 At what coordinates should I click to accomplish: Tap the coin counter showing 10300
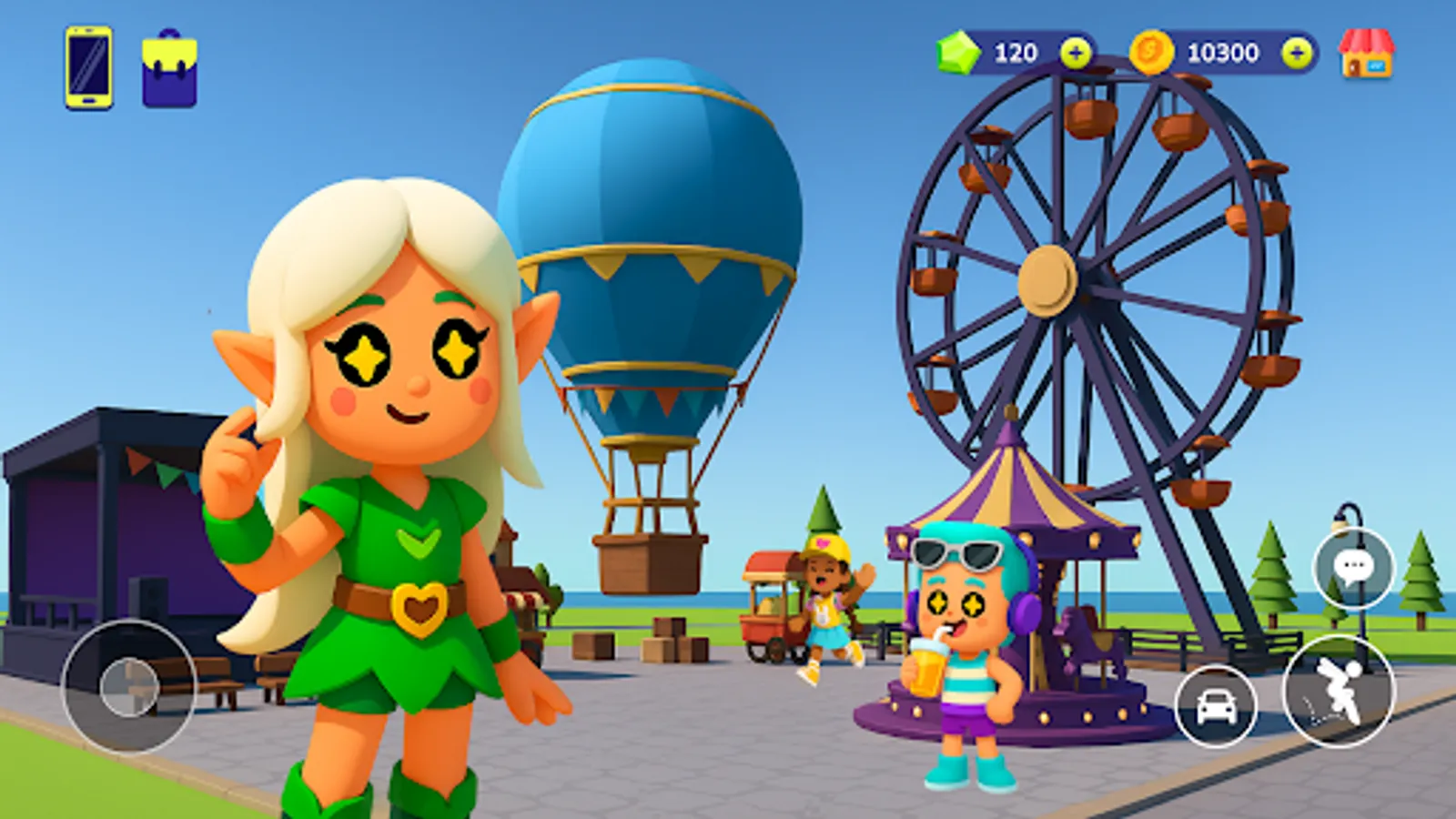(1224, 52)
